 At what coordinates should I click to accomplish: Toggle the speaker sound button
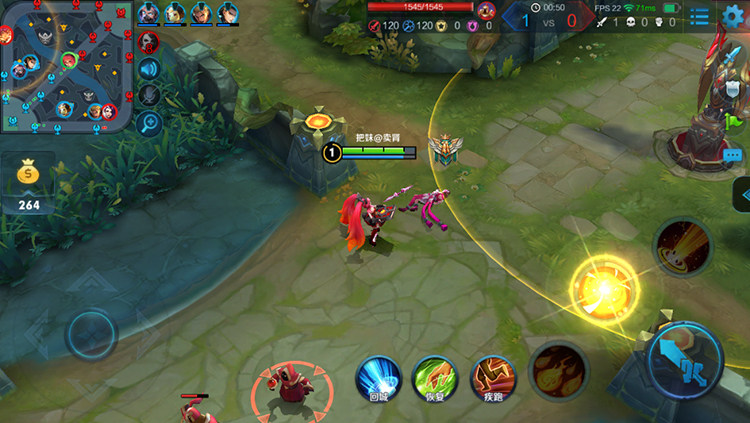[x=149, y=68]
